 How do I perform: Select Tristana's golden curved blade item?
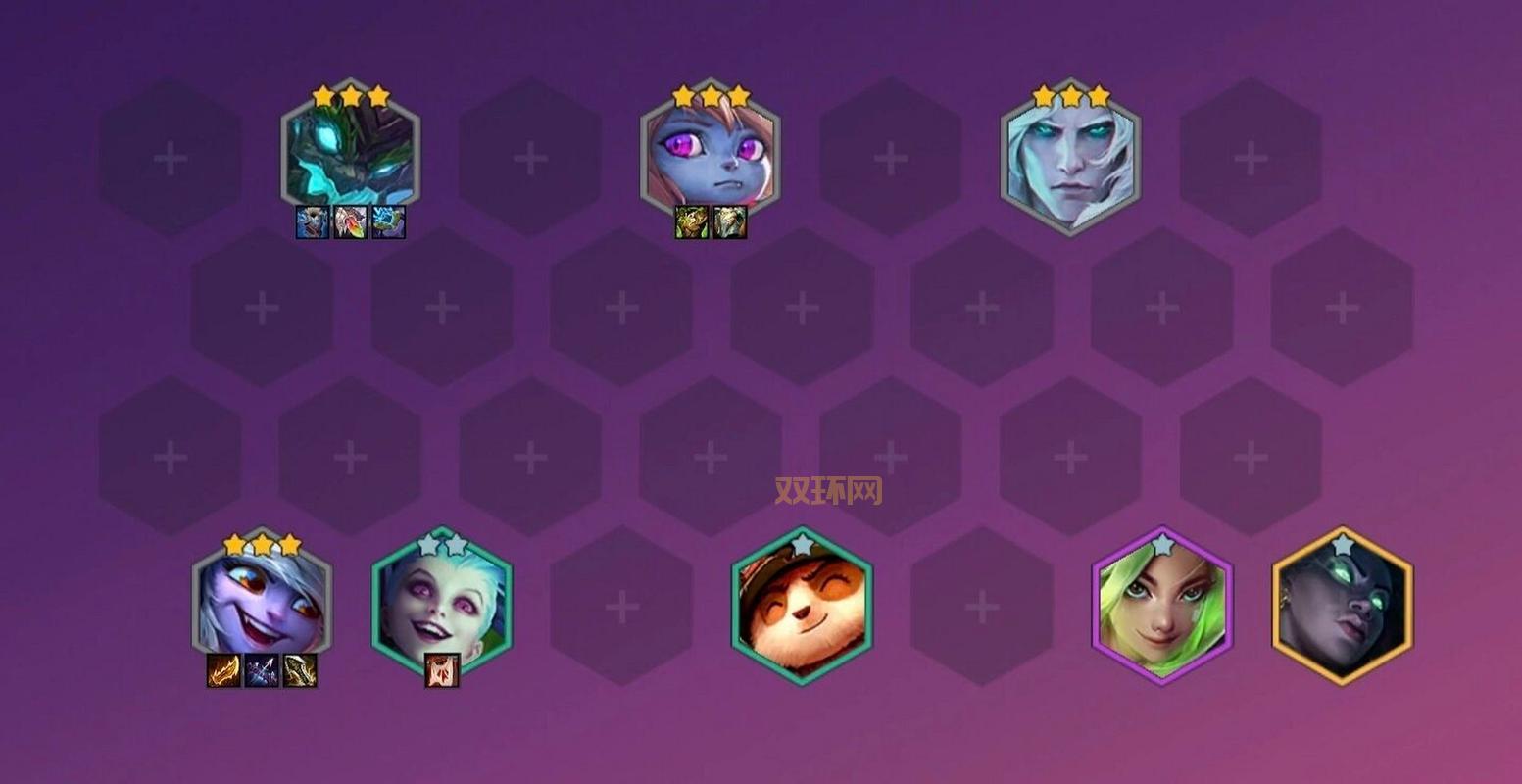tap(299, 670)
